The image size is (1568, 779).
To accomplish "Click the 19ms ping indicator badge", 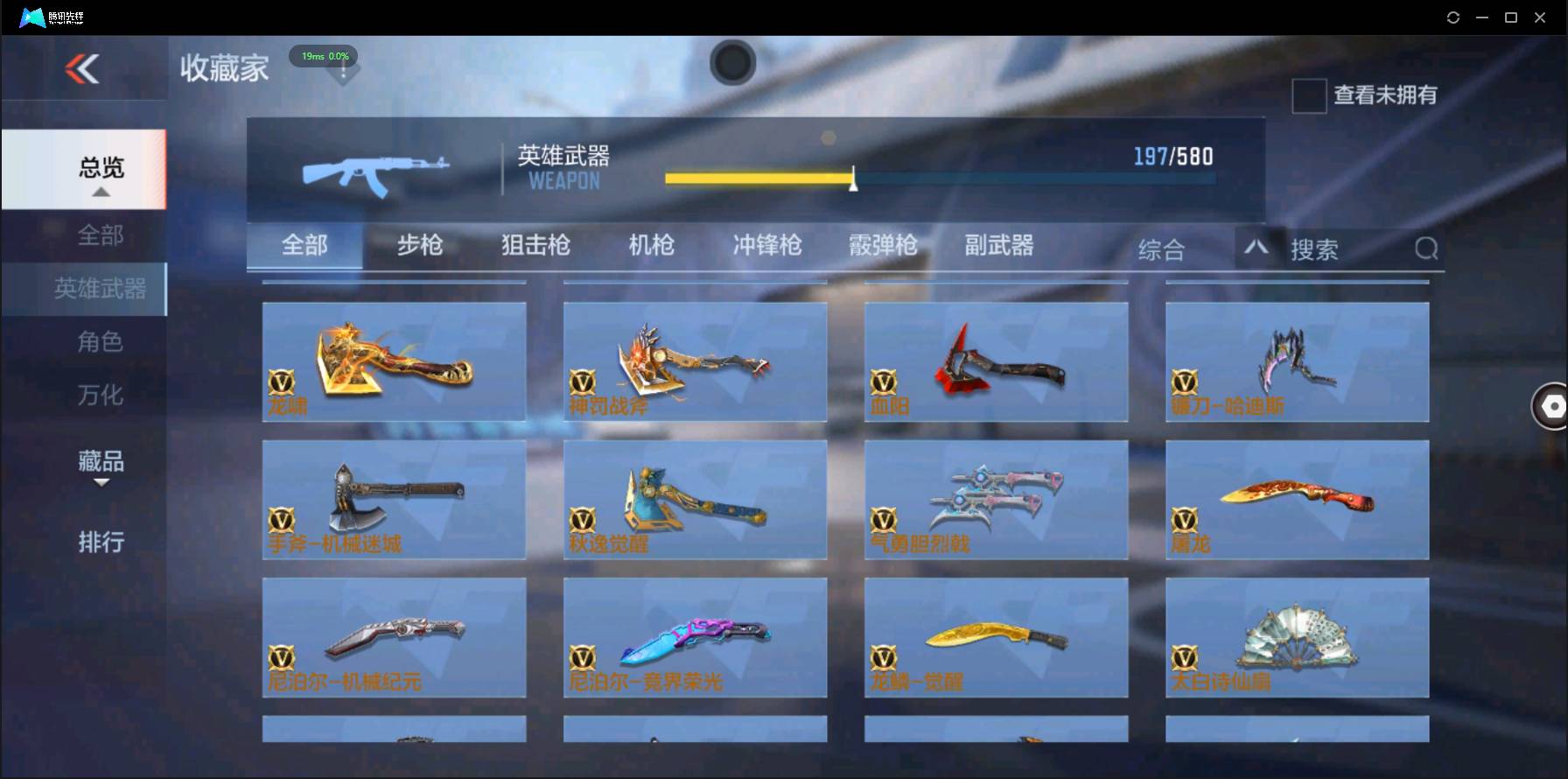I will (323, 55).
